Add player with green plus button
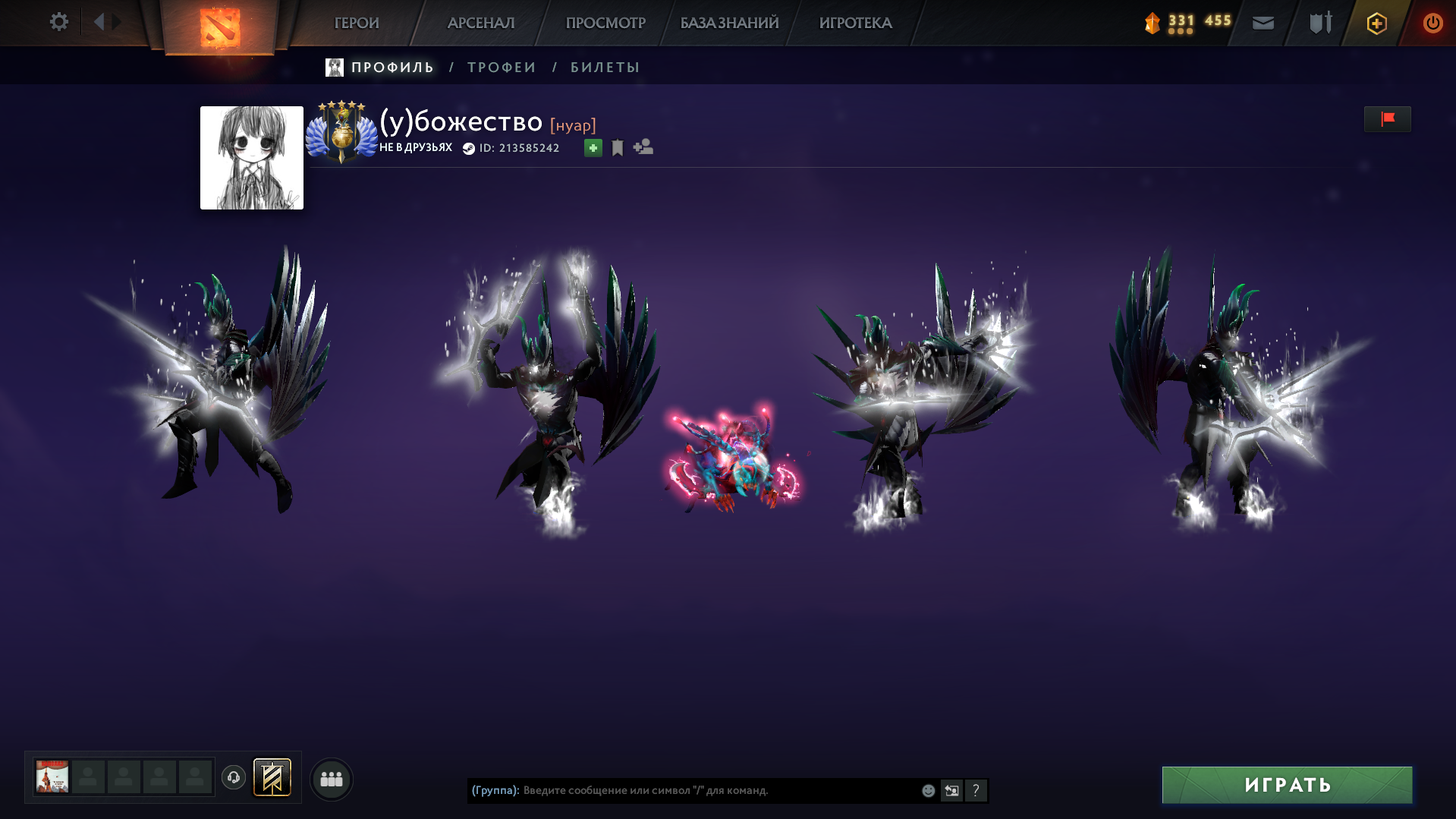Image resolution: width=1456 pixels, height=819 pixels. click(593, 148)
